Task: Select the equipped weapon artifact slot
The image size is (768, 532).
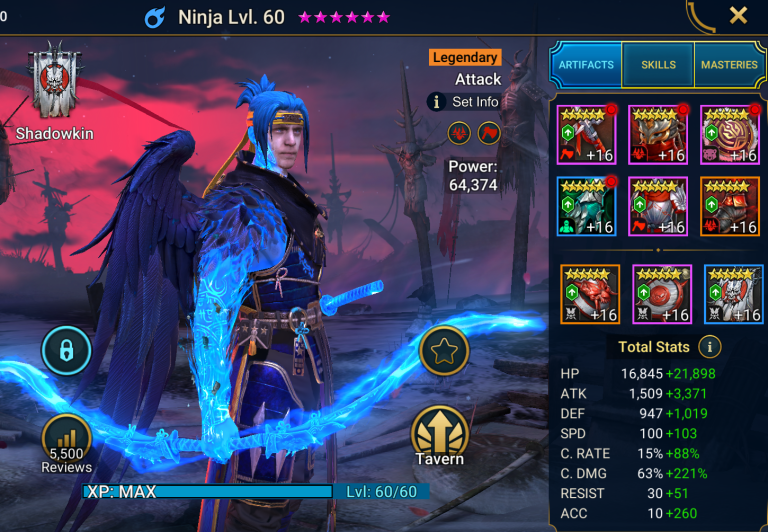Action: (x=586, y=134)
